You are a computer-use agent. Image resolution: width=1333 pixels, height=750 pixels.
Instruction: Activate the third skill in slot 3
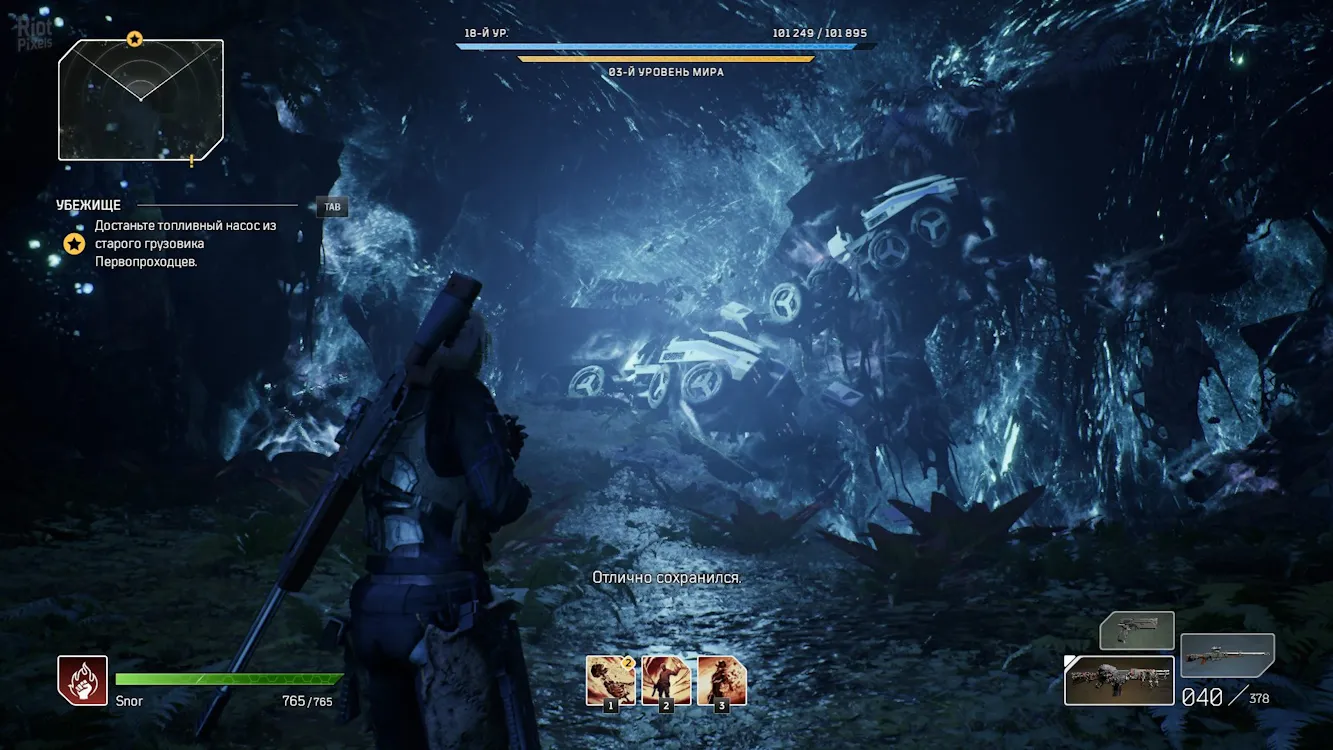click(x=722, y=680)
